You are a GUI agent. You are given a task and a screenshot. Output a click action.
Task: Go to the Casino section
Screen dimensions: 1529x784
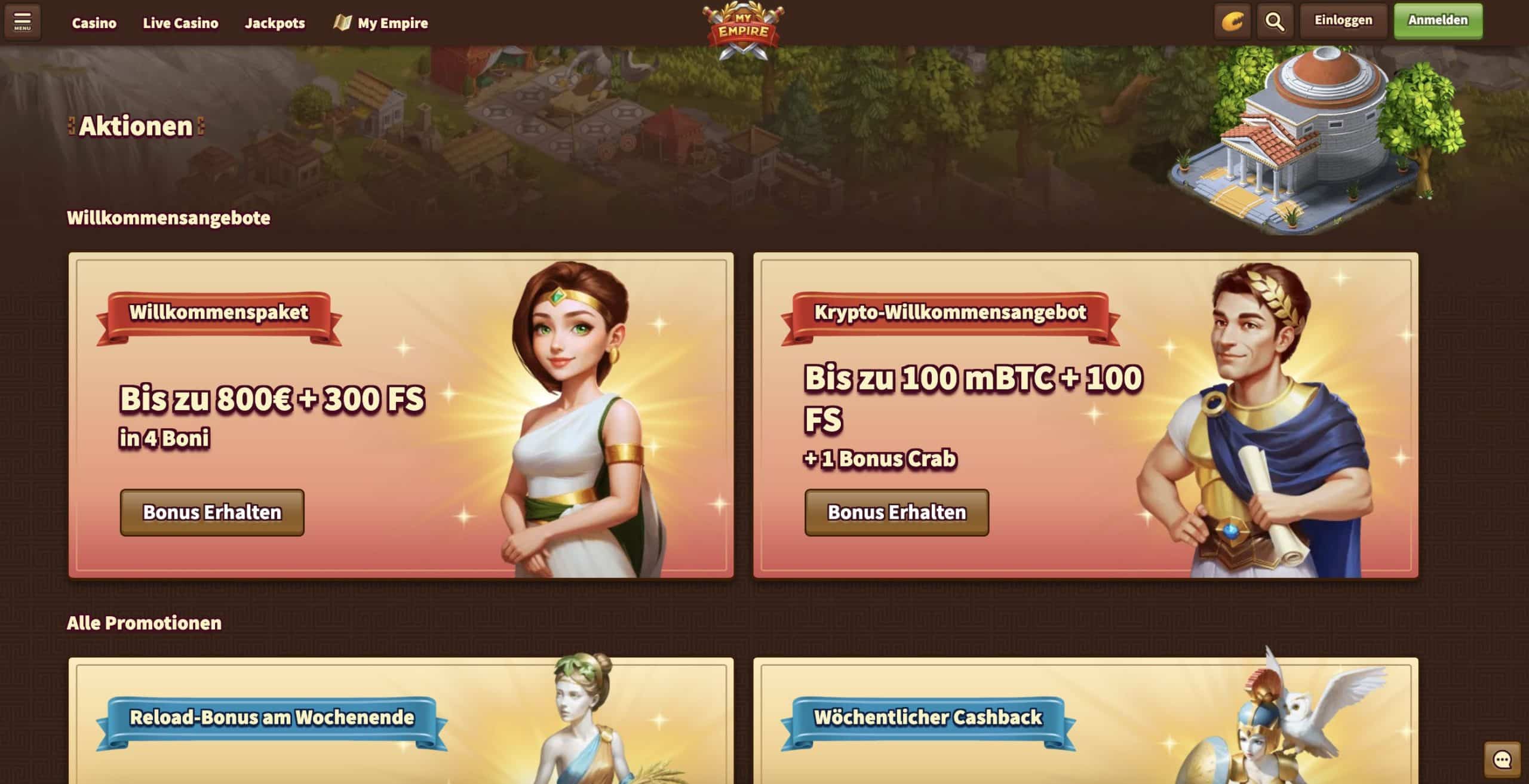click(94, 23)
